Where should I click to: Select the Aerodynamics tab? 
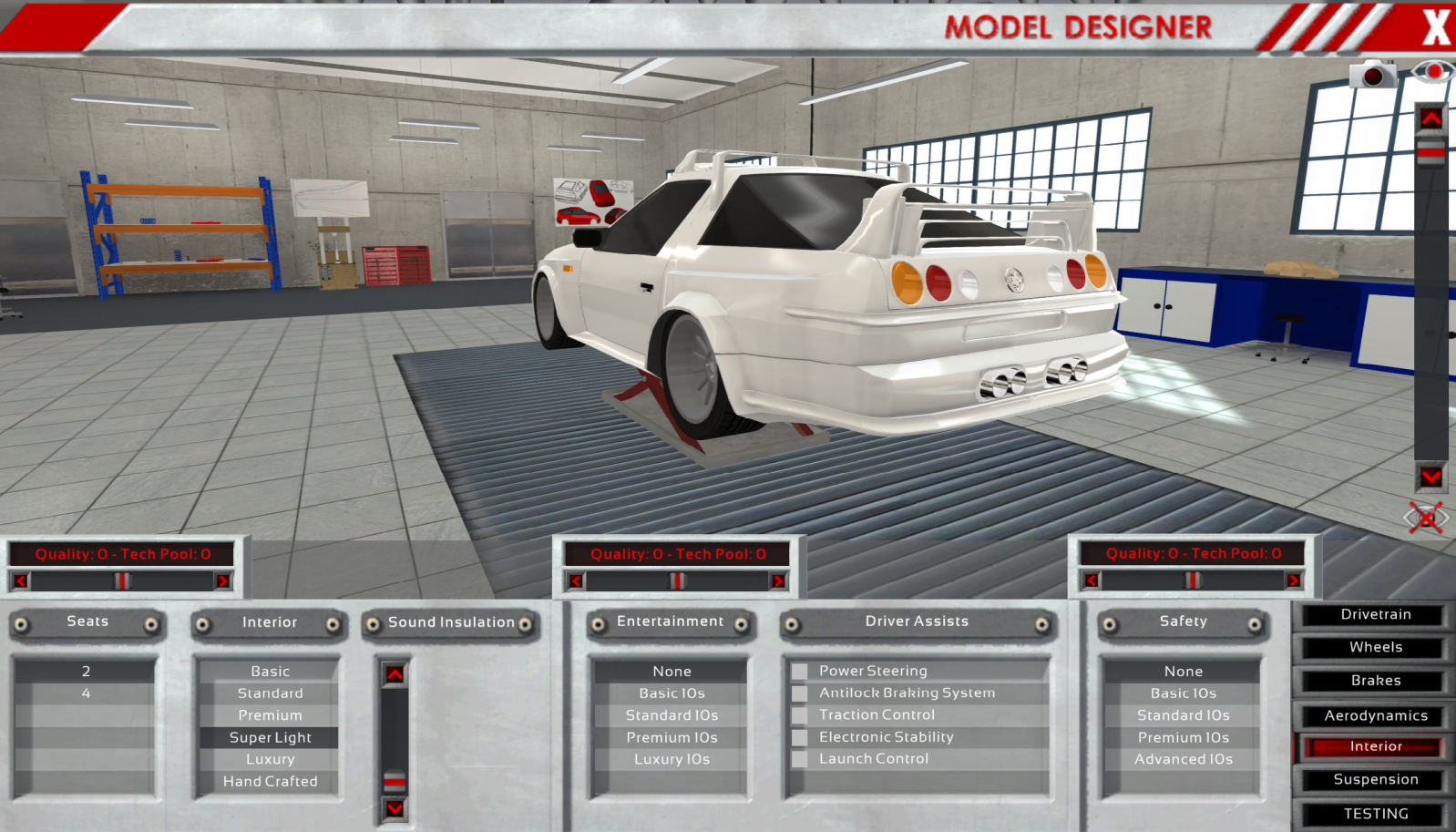coord(1375,716)
